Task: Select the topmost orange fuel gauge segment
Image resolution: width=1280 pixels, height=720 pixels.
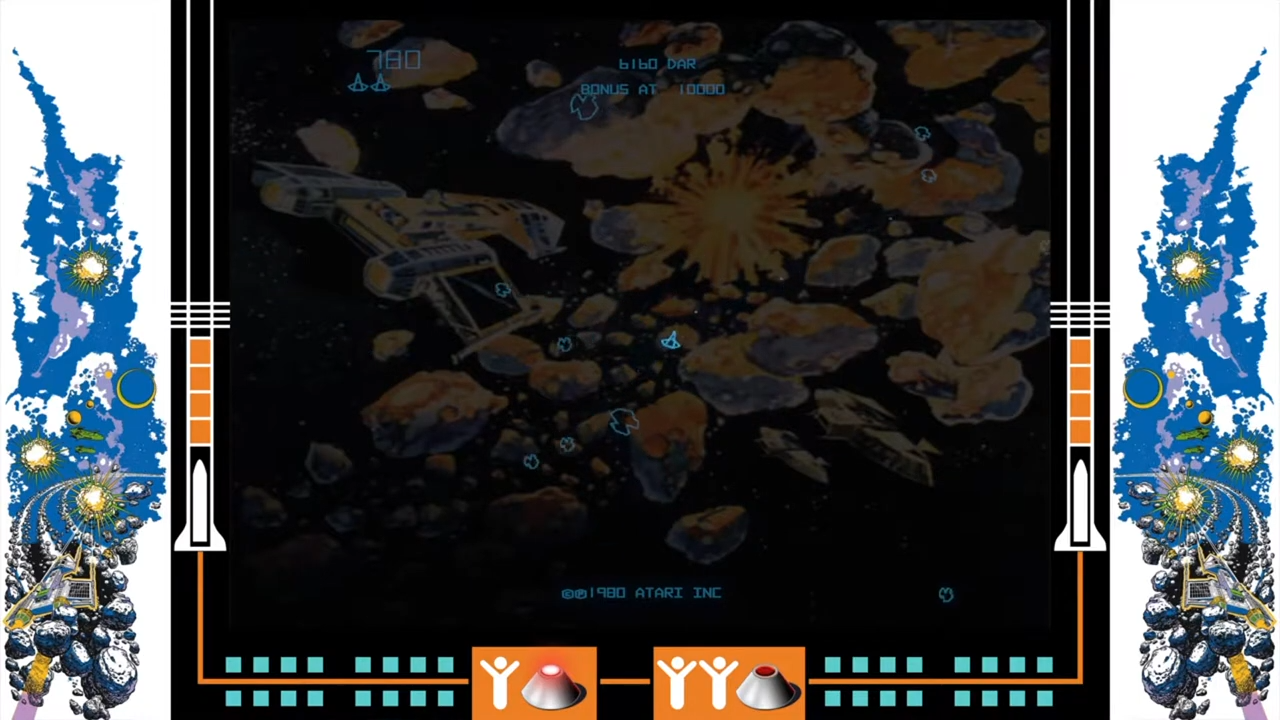Action: (x=200, y=350)
